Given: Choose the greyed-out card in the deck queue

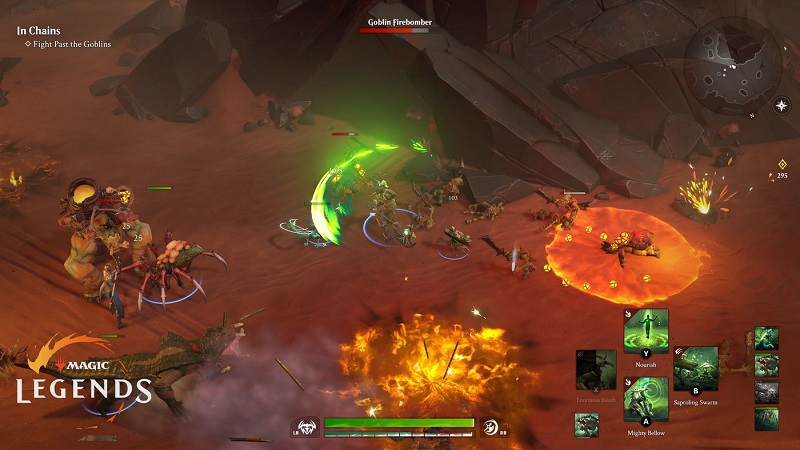Looking at the screenshot, I should (766, 391).
